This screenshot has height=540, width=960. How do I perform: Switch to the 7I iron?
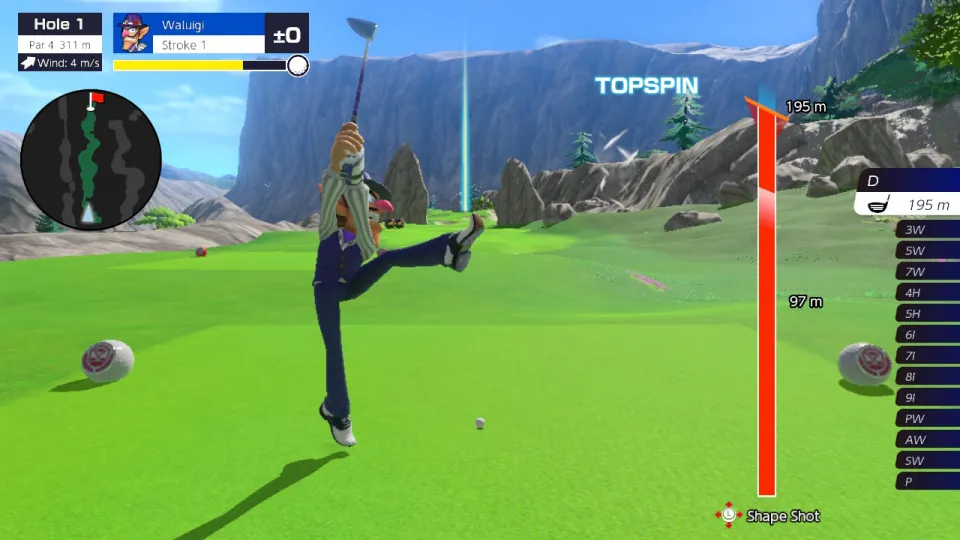pyautogui.click(x=926, y=355)
